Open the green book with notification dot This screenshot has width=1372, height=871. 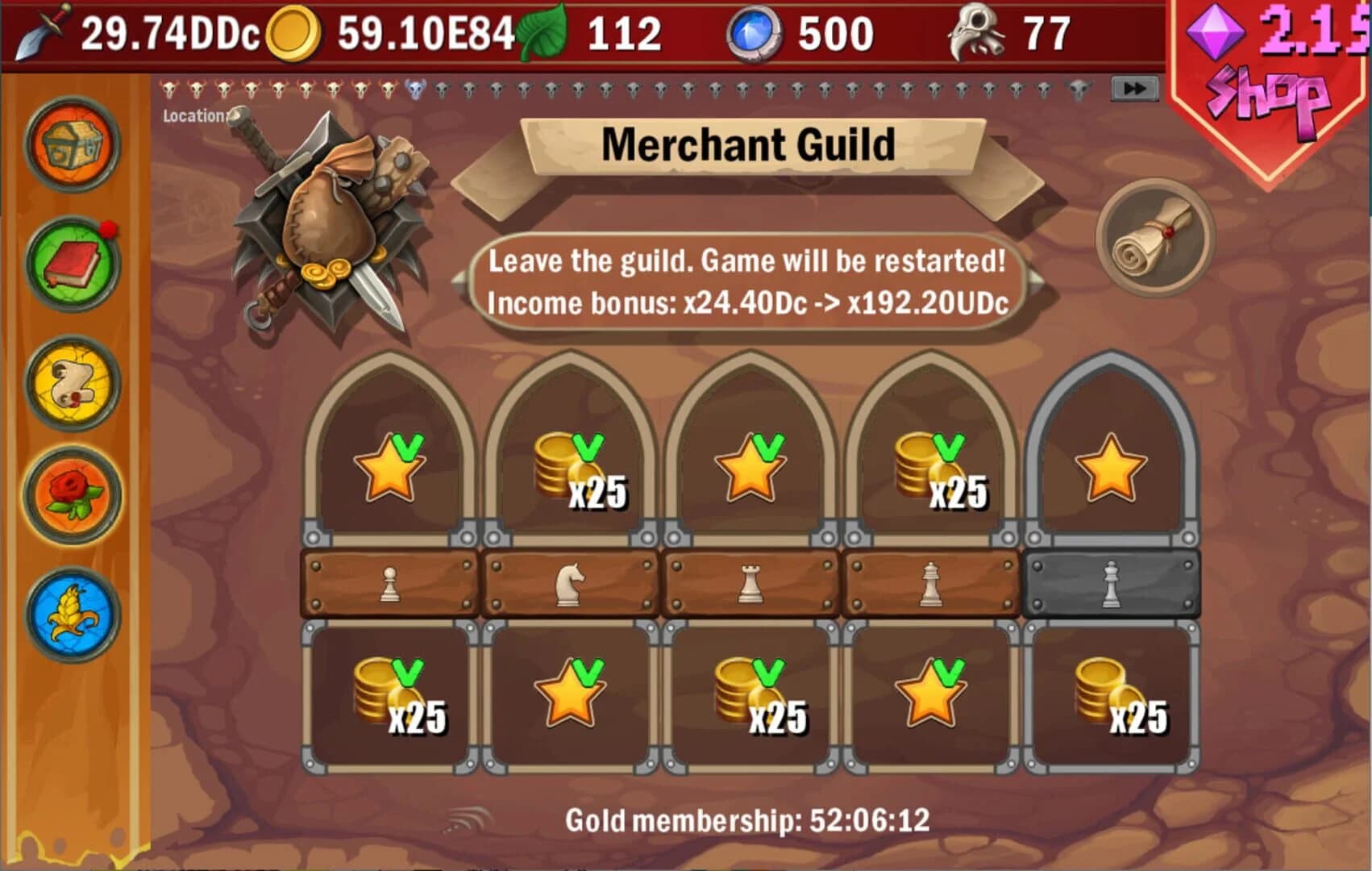[71, 266]
